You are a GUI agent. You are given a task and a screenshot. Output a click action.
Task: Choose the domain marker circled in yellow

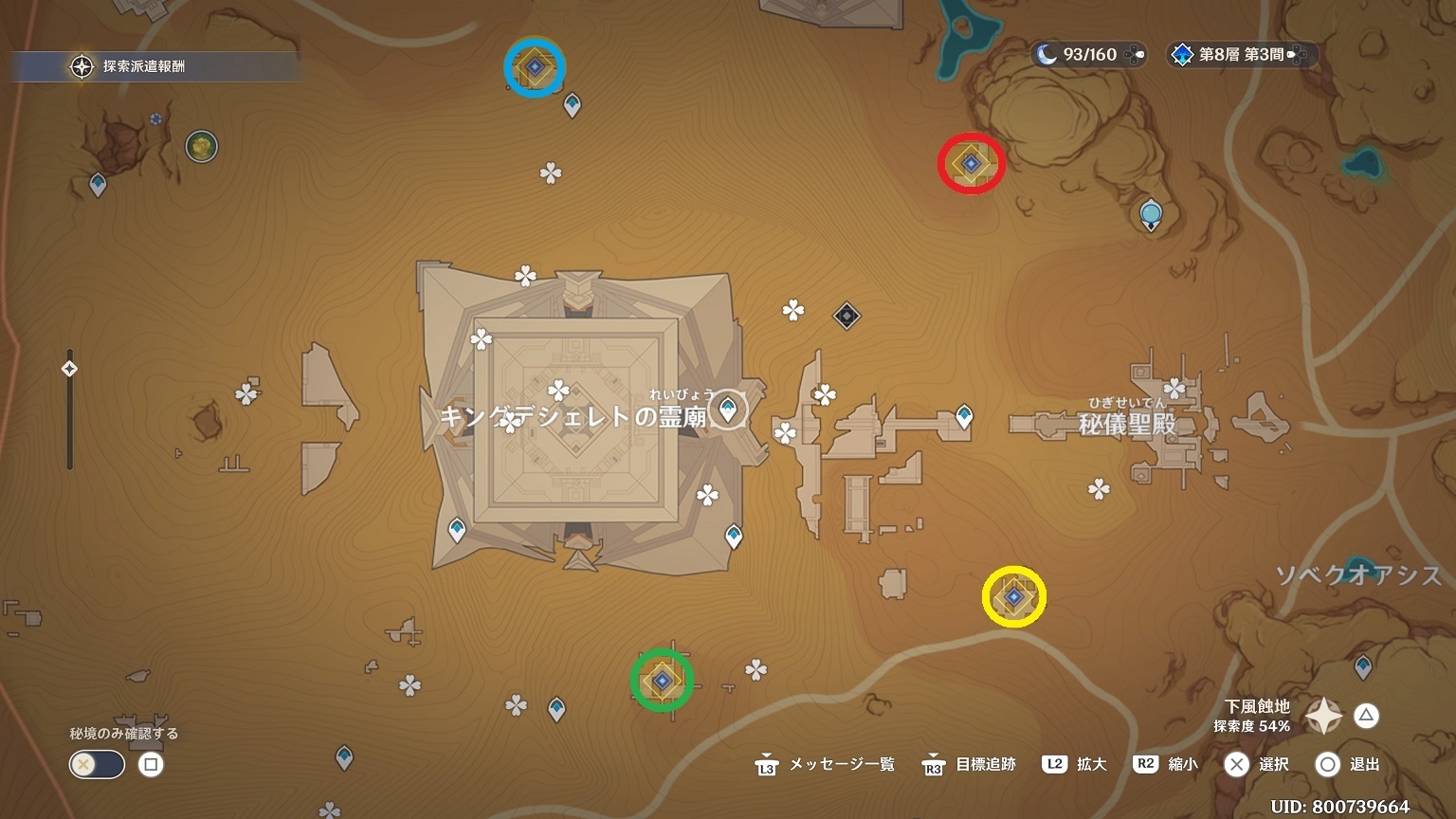tap(1014, 597)
